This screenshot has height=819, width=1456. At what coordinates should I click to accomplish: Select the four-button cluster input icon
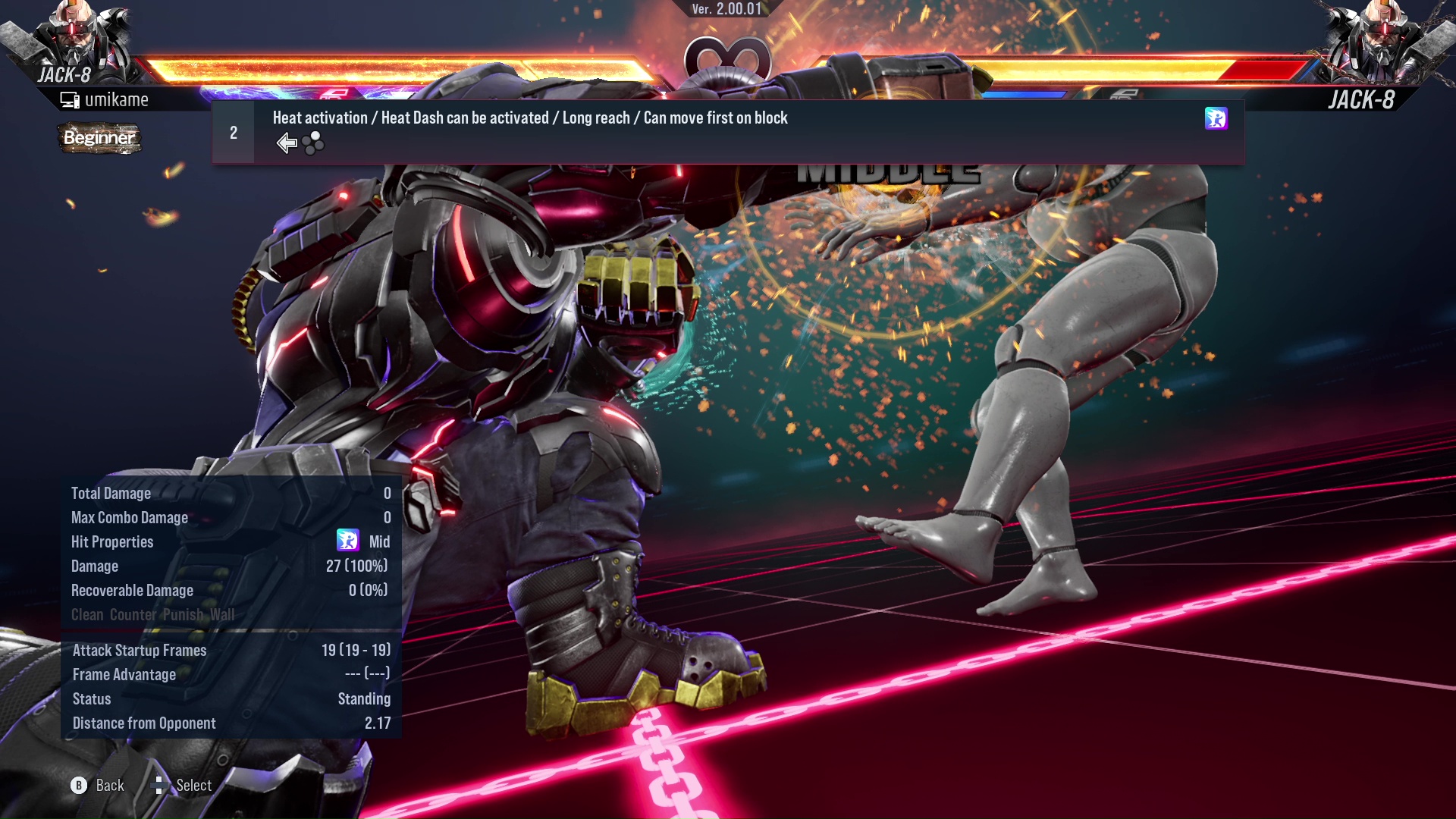point(312,143)
